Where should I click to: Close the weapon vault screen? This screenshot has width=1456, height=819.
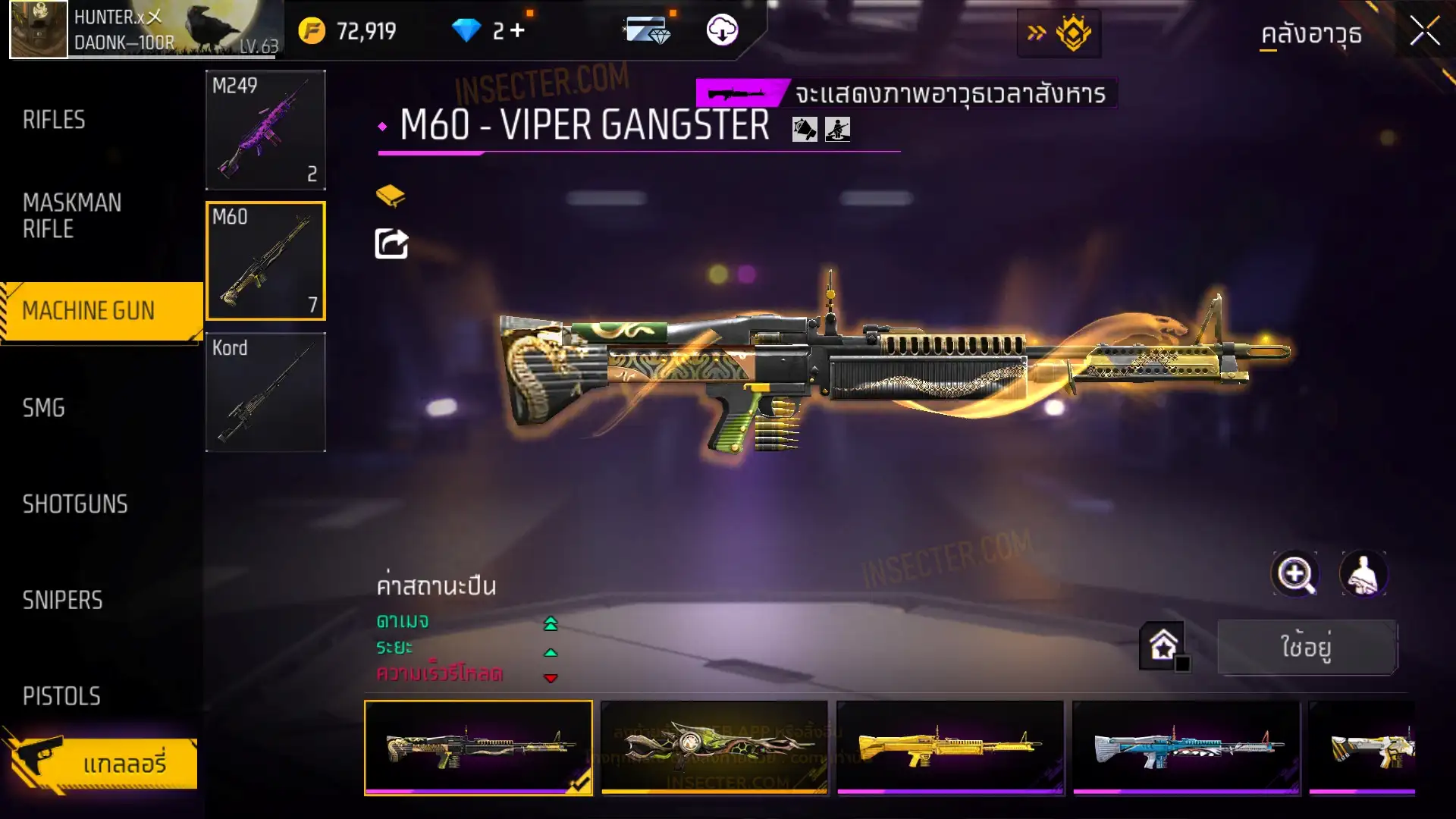(x=1424, y=32)
